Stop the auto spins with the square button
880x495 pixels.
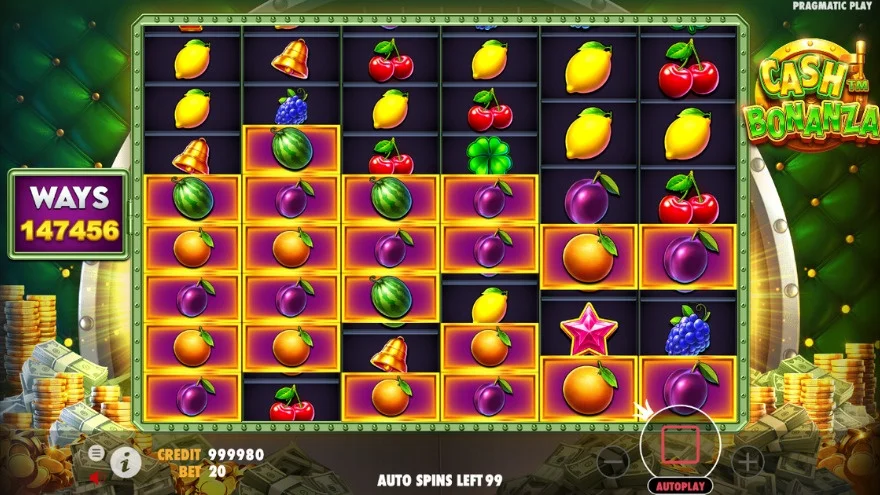coord(680,443)
